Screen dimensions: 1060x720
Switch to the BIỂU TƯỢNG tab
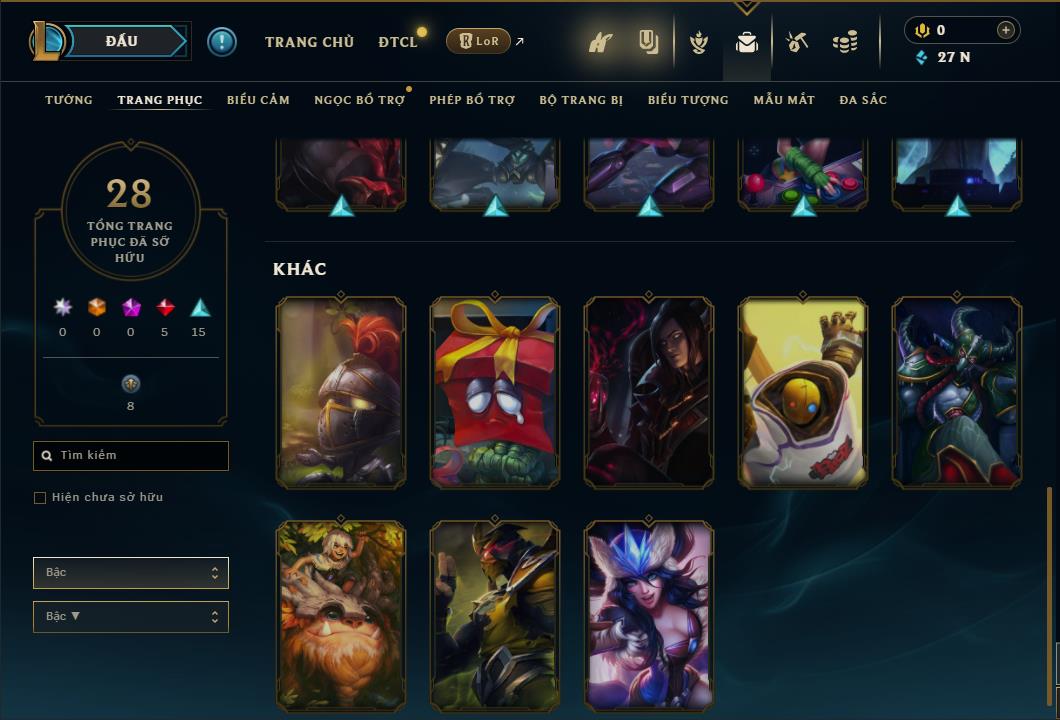point(688,100)
